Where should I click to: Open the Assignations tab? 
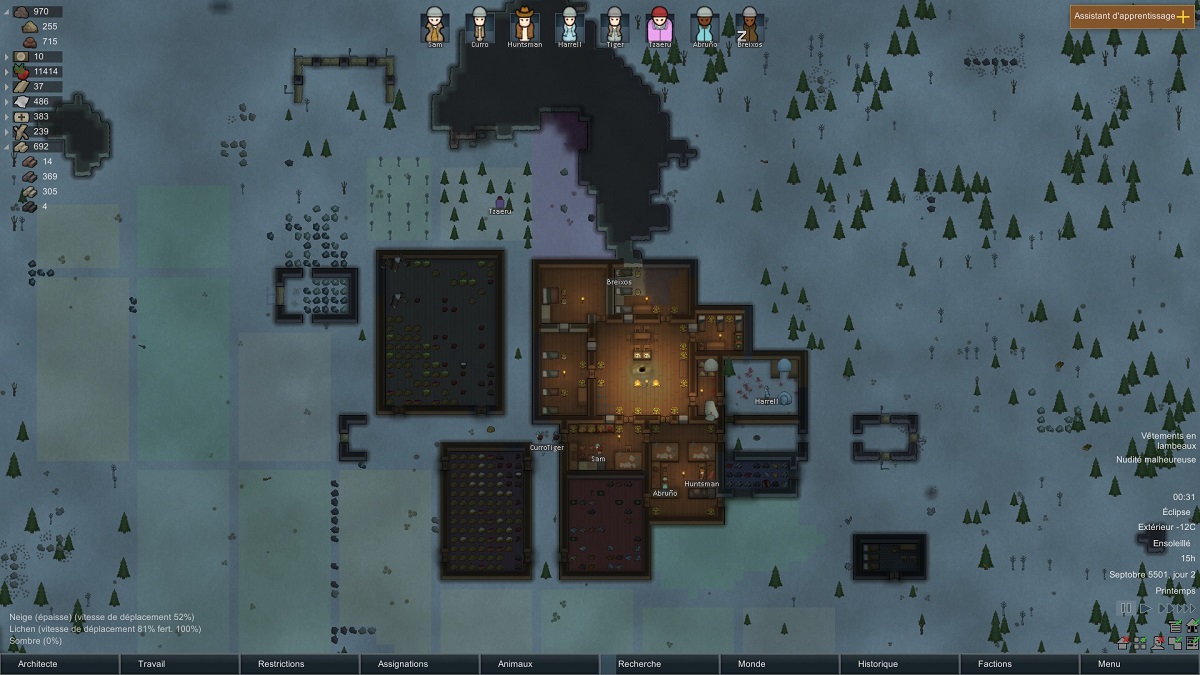click(420, 664)
